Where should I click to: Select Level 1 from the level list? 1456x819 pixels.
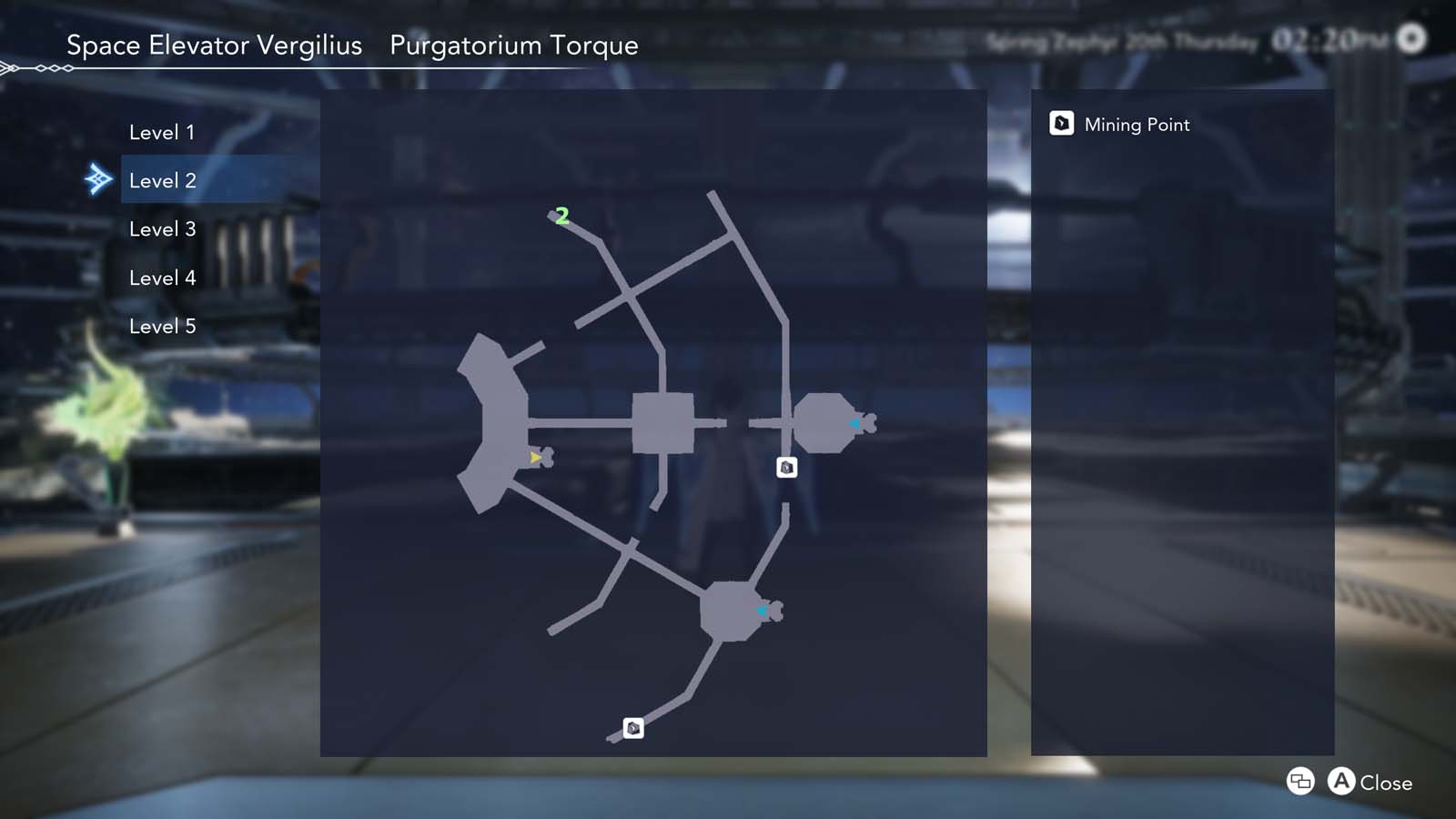[x=163, y=131]
